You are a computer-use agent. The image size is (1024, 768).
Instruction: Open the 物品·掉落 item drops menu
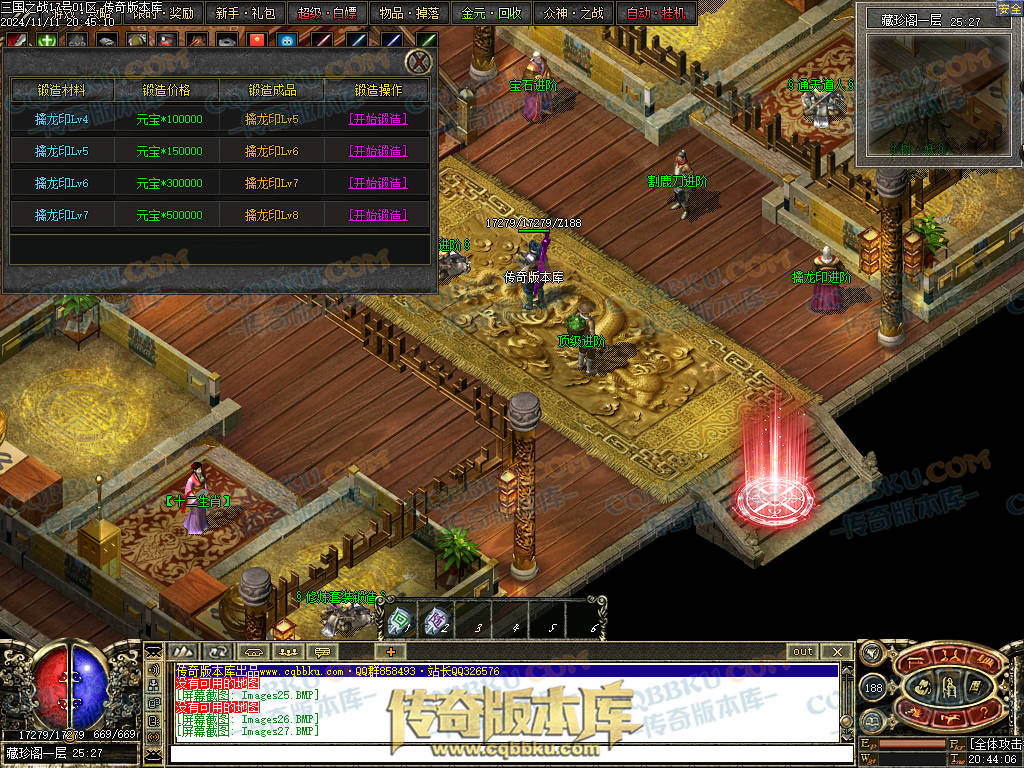coord(408,14)
